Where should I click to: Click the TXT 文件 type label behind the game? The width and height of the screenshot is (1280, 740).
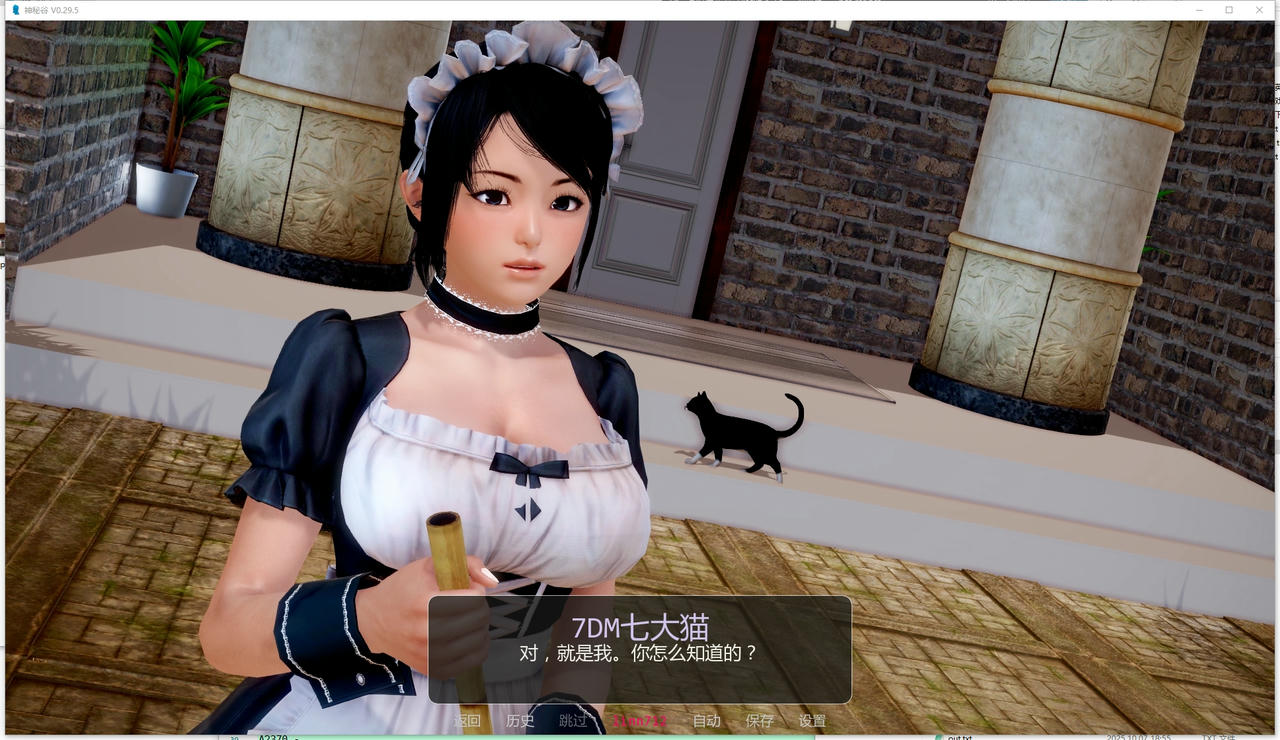coord(1220,737)
